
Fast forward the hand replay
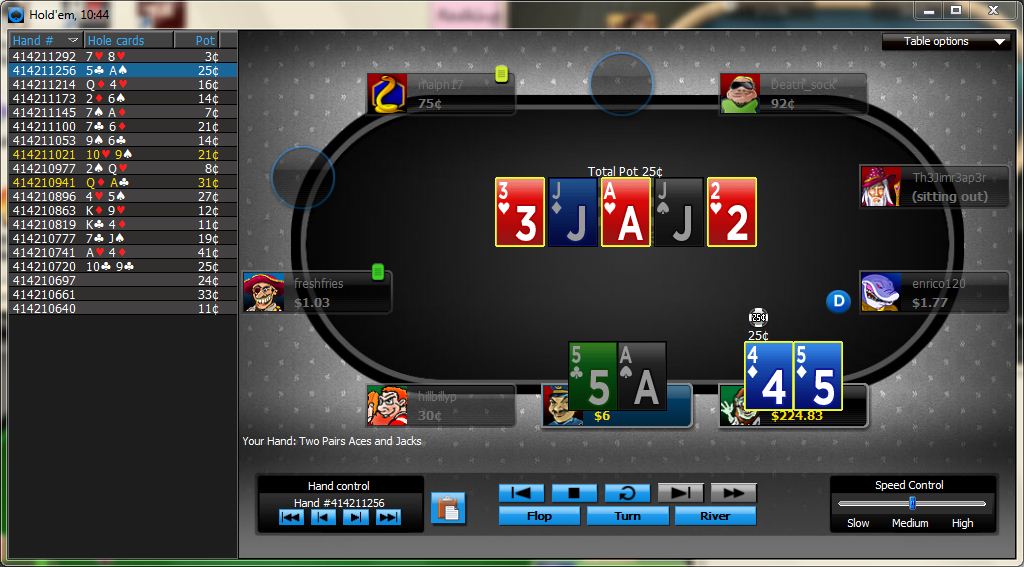[733, 493]
